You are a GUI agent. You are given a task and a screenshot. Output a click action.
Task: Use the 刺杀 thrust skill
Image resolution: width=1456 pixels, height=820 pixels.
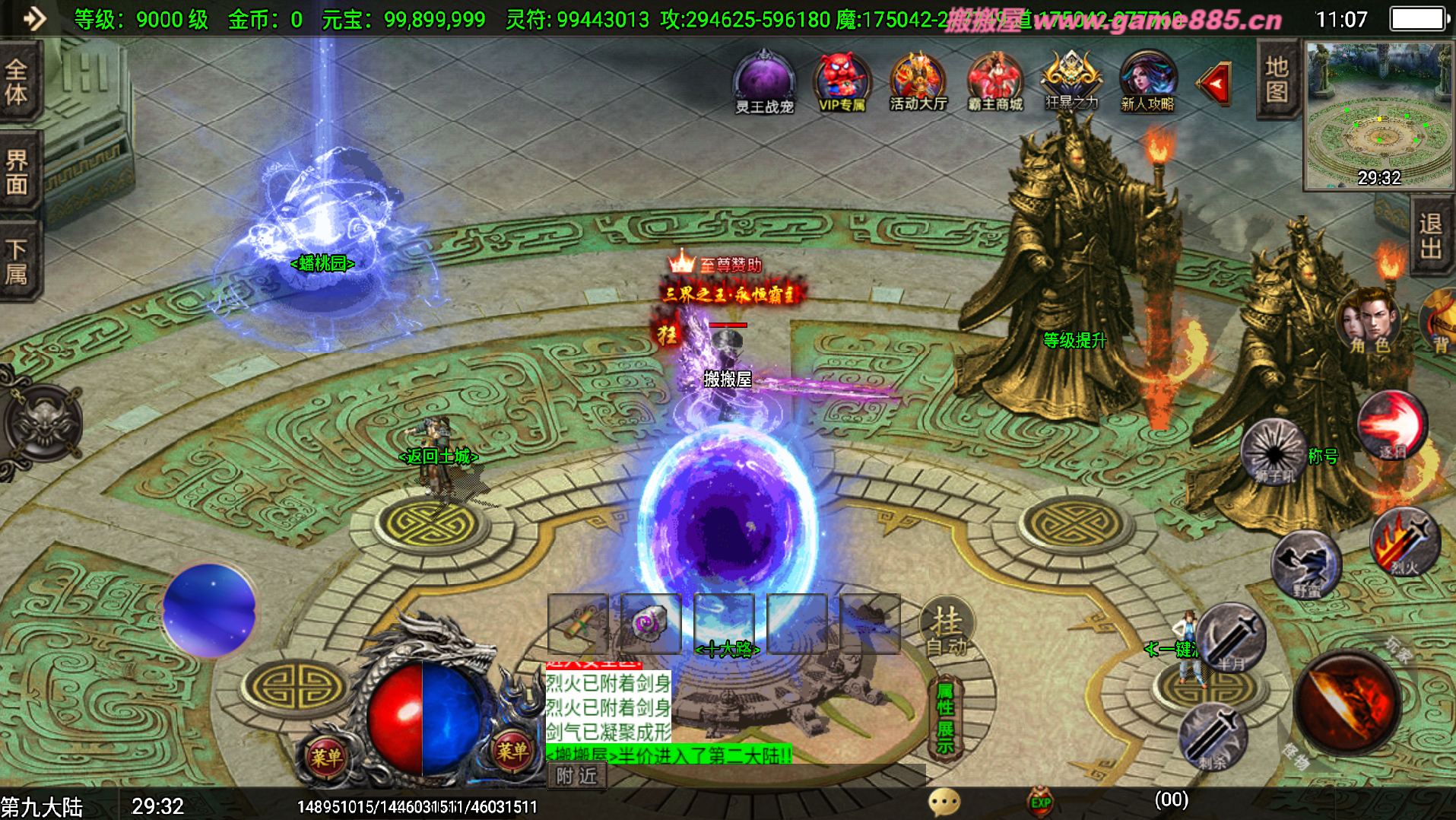pyautogui.click(x=1213, y=736)
